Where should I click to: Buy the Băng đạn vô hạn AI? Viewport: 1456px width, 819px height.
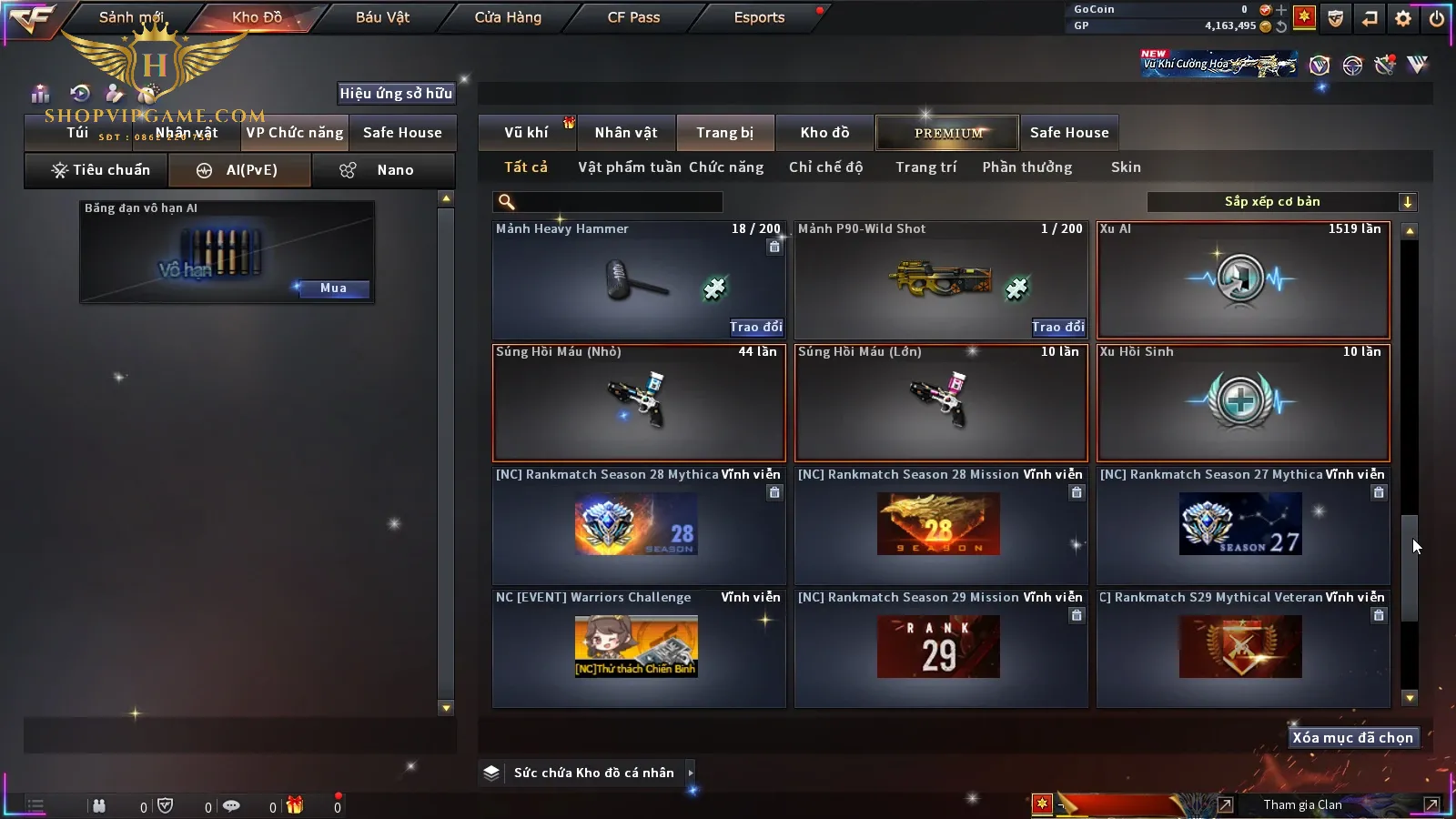click(333, 288)
